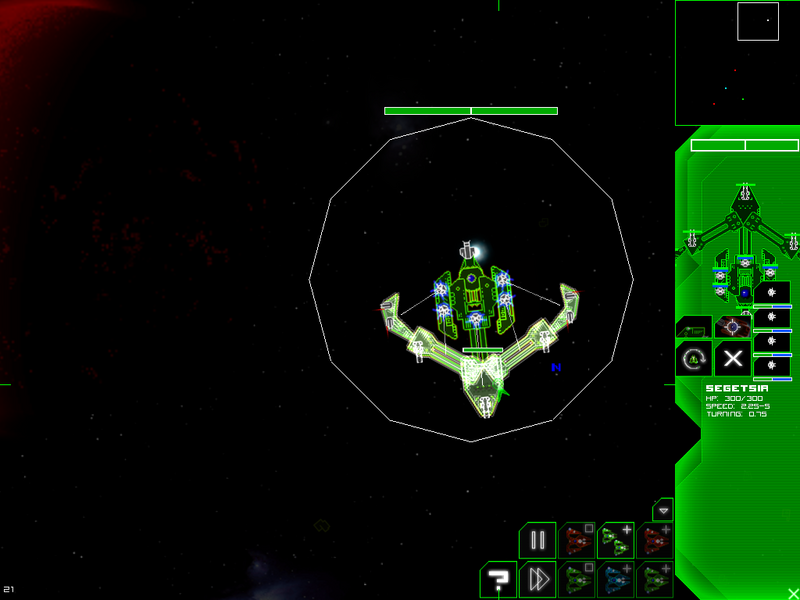Screen dimensions: 800x600
Task: Select the blue ship group
Action: click(x=615, y=579)
